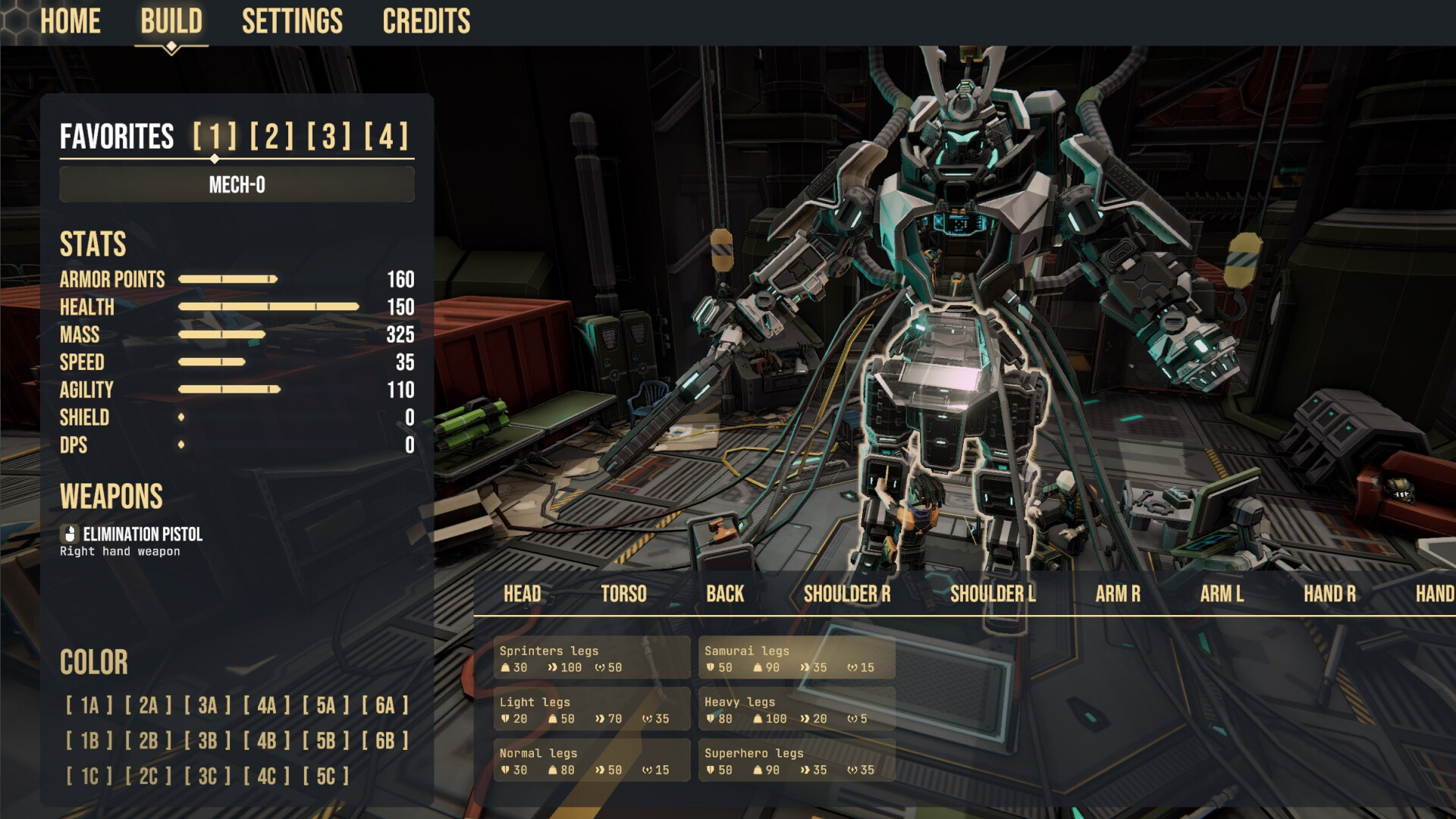This screenshot has height=819, width=1456.
Task: Select the Elimination Pistol weapon entry
Action: [x=142, y=535]
